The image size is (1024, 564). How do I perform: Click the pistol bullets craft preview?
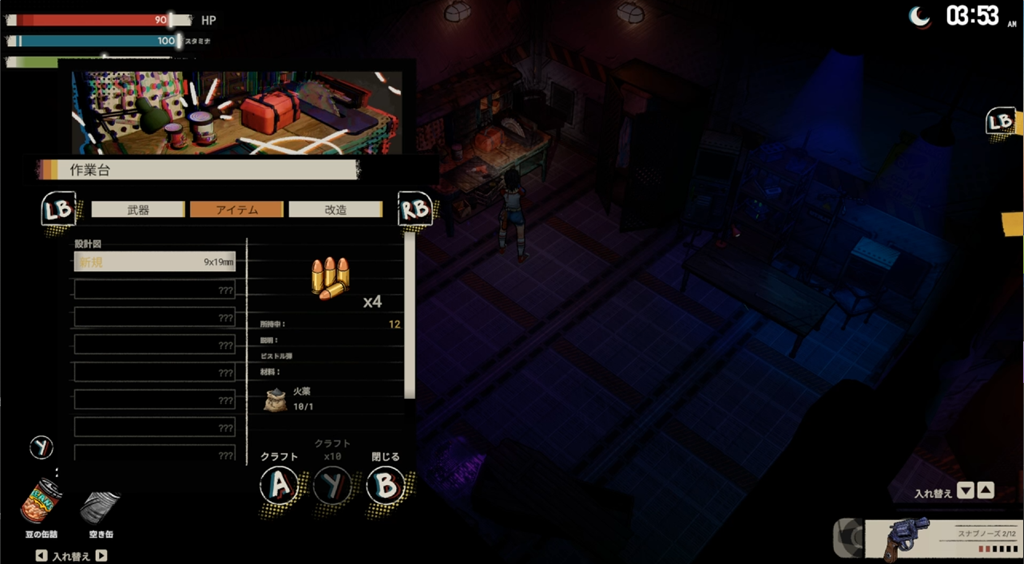(x=330, y=278)
